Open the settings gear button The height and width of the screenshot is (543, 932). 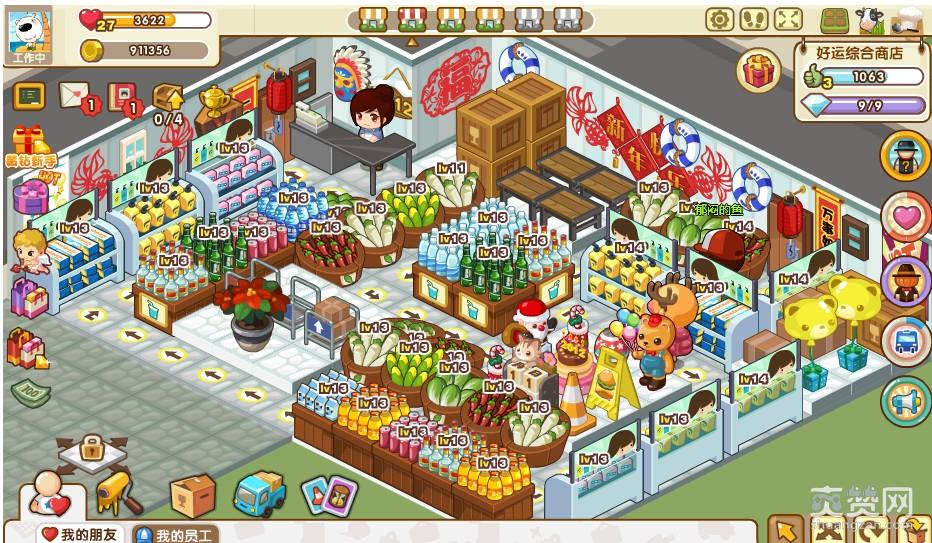[719, 19]
